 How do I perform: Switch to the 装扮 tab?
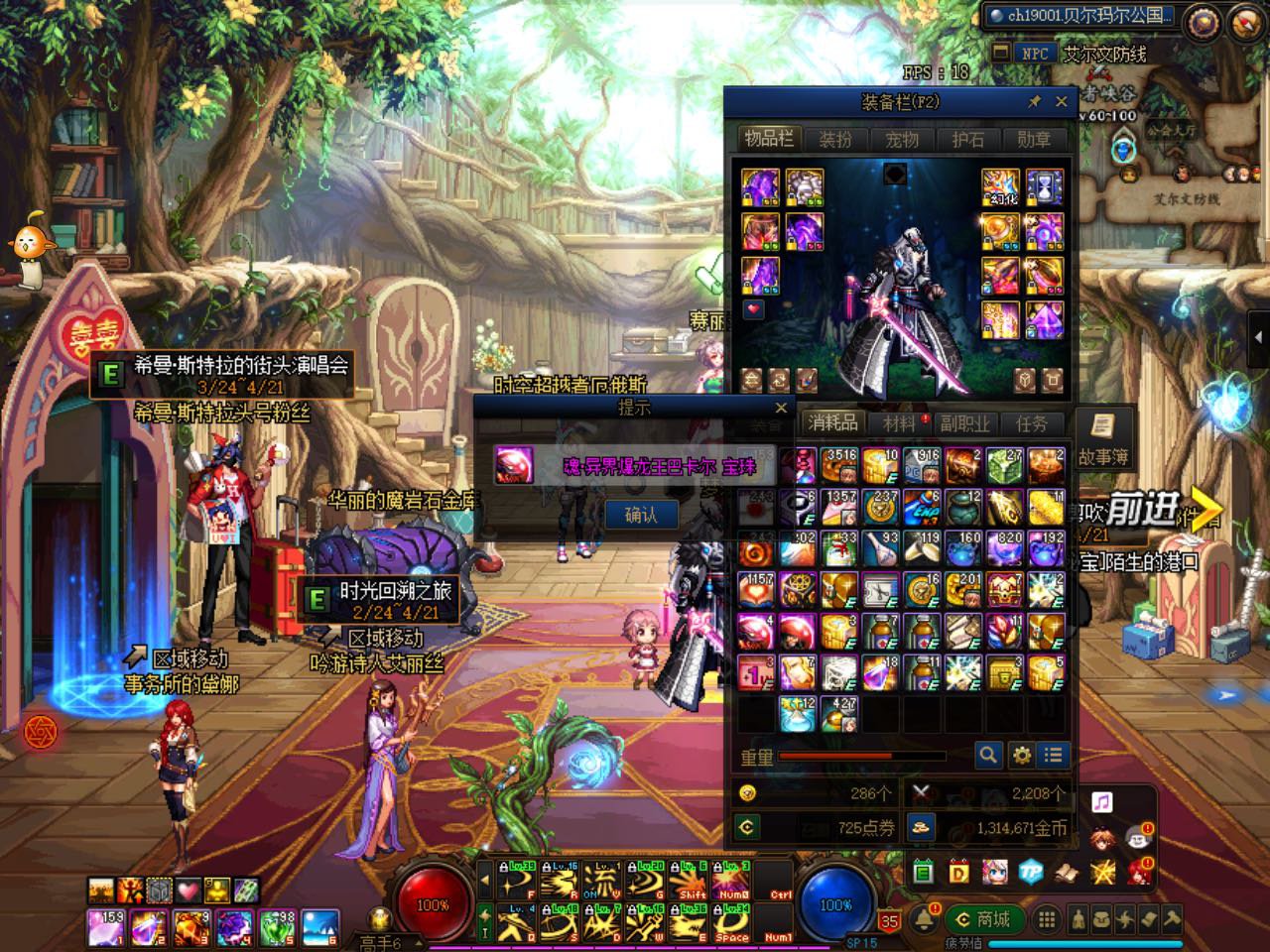835,139
